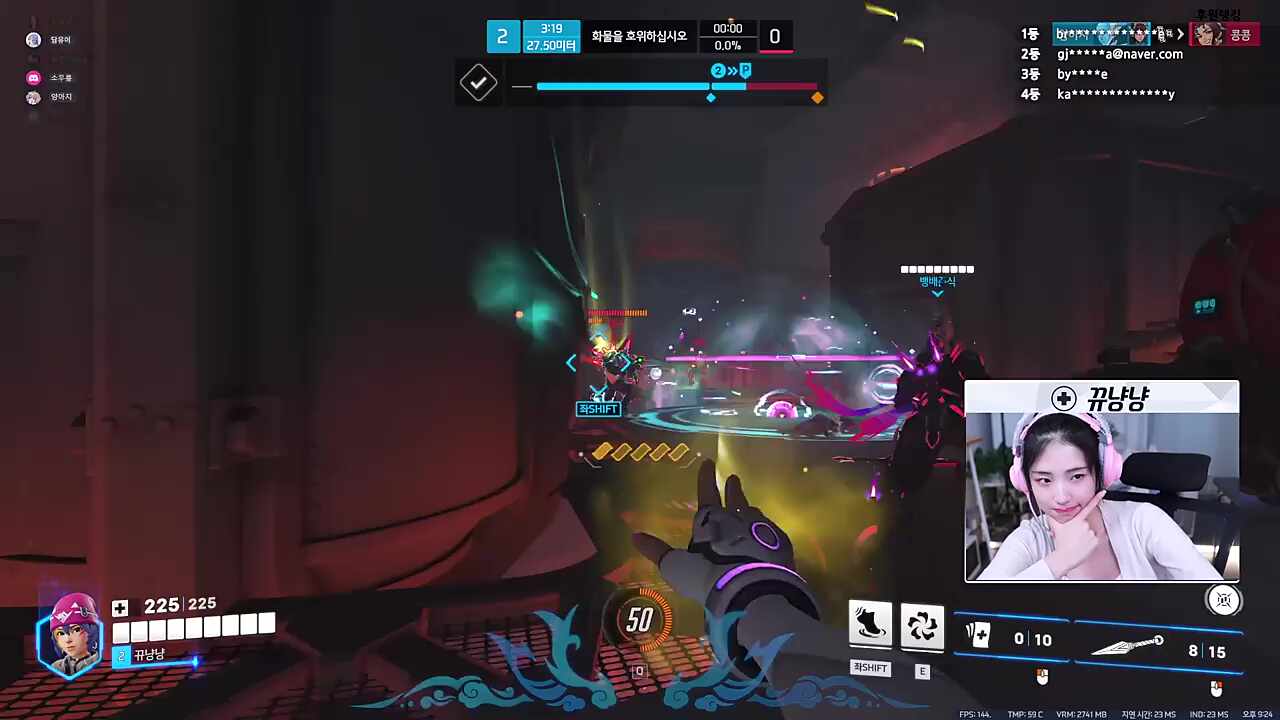Open the streamer webcam overlay
1280x720 pixels.
[1101, 480]
